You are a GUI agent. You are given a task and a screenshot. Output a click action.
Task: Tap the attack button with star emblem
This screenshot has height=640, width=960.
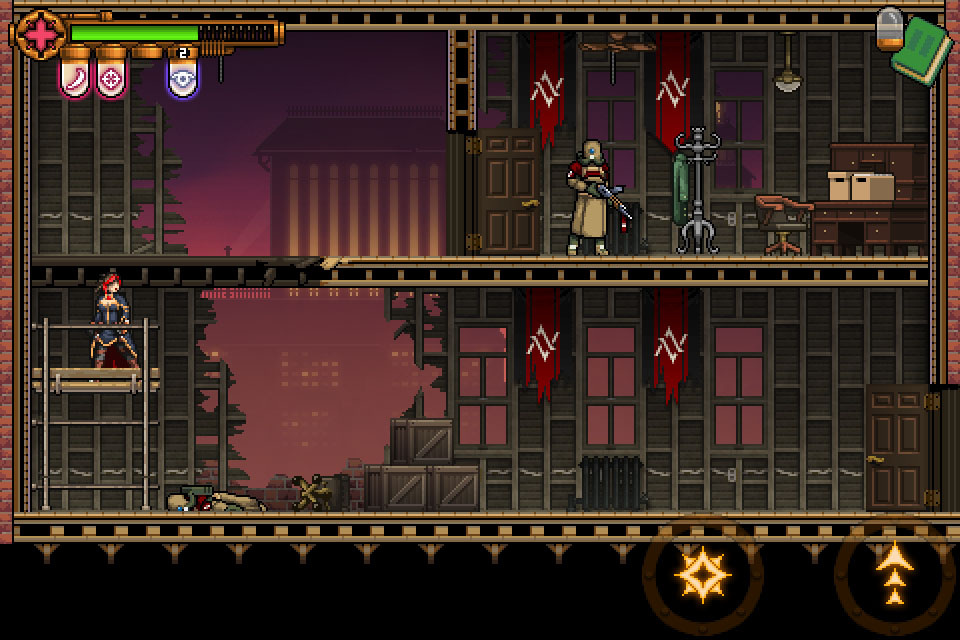pyautogui.click(x=703, y=575)
